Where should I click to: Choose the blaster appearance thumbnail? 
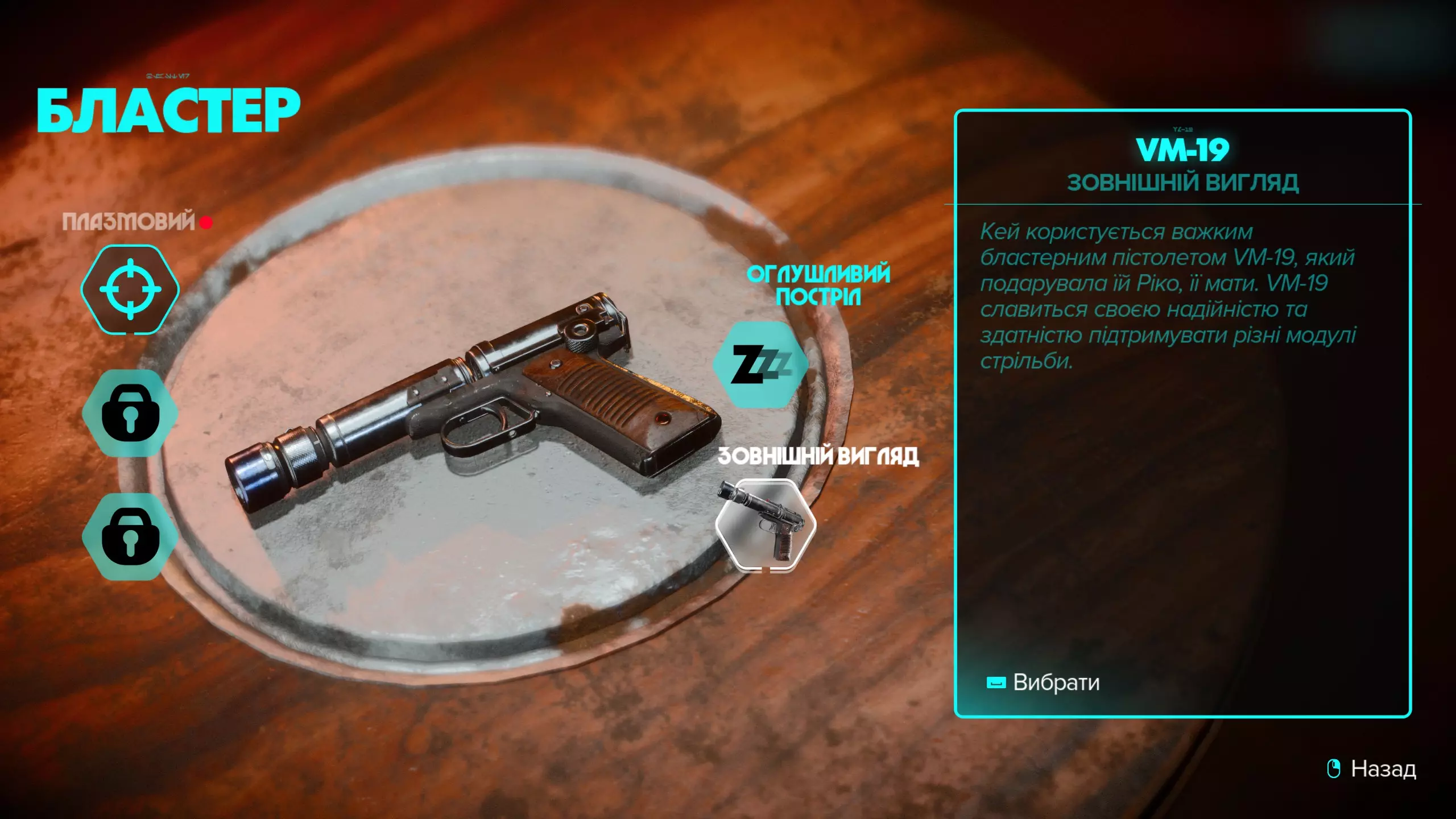[766, 524]
